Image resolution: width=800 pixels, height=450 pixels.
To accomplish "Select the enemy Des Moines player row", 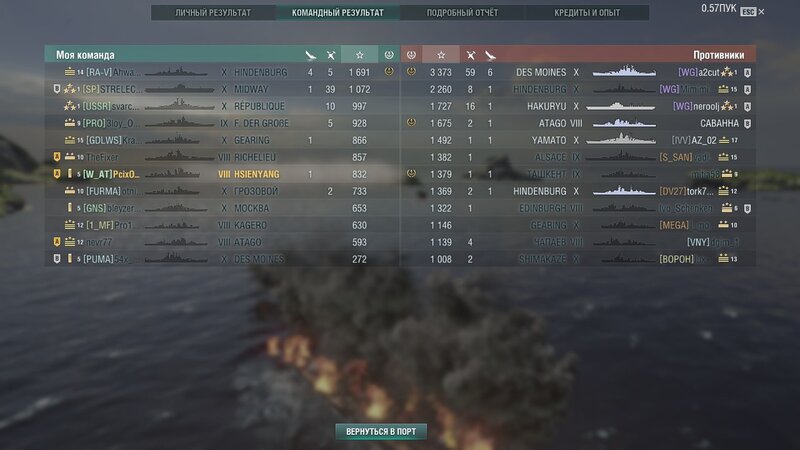I will pyautogui.click(x=578, y=72).
